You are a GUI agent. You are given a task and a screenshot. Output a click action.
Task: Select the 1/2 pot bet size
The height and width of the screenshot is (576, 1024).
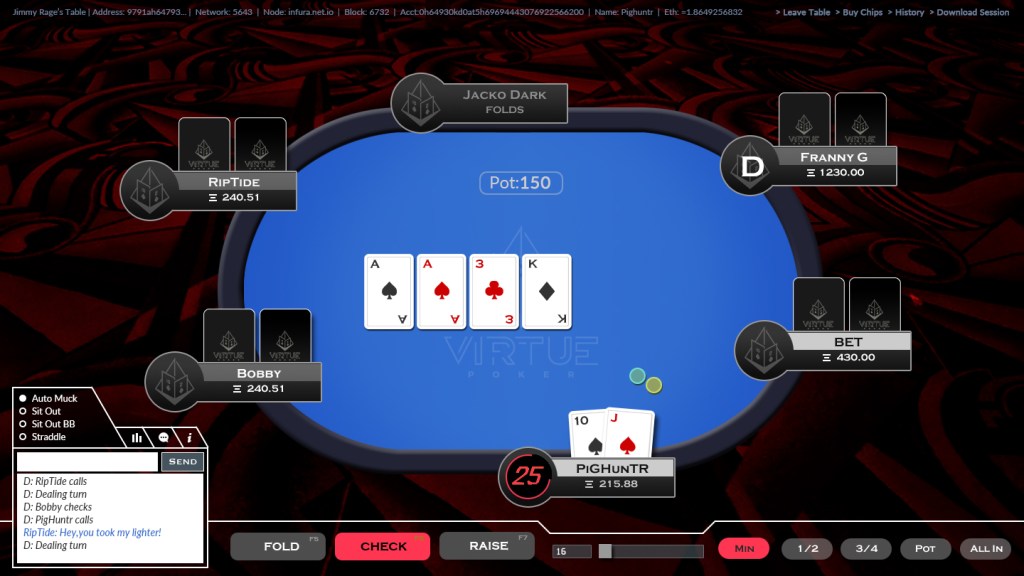(x=806, y=548)
